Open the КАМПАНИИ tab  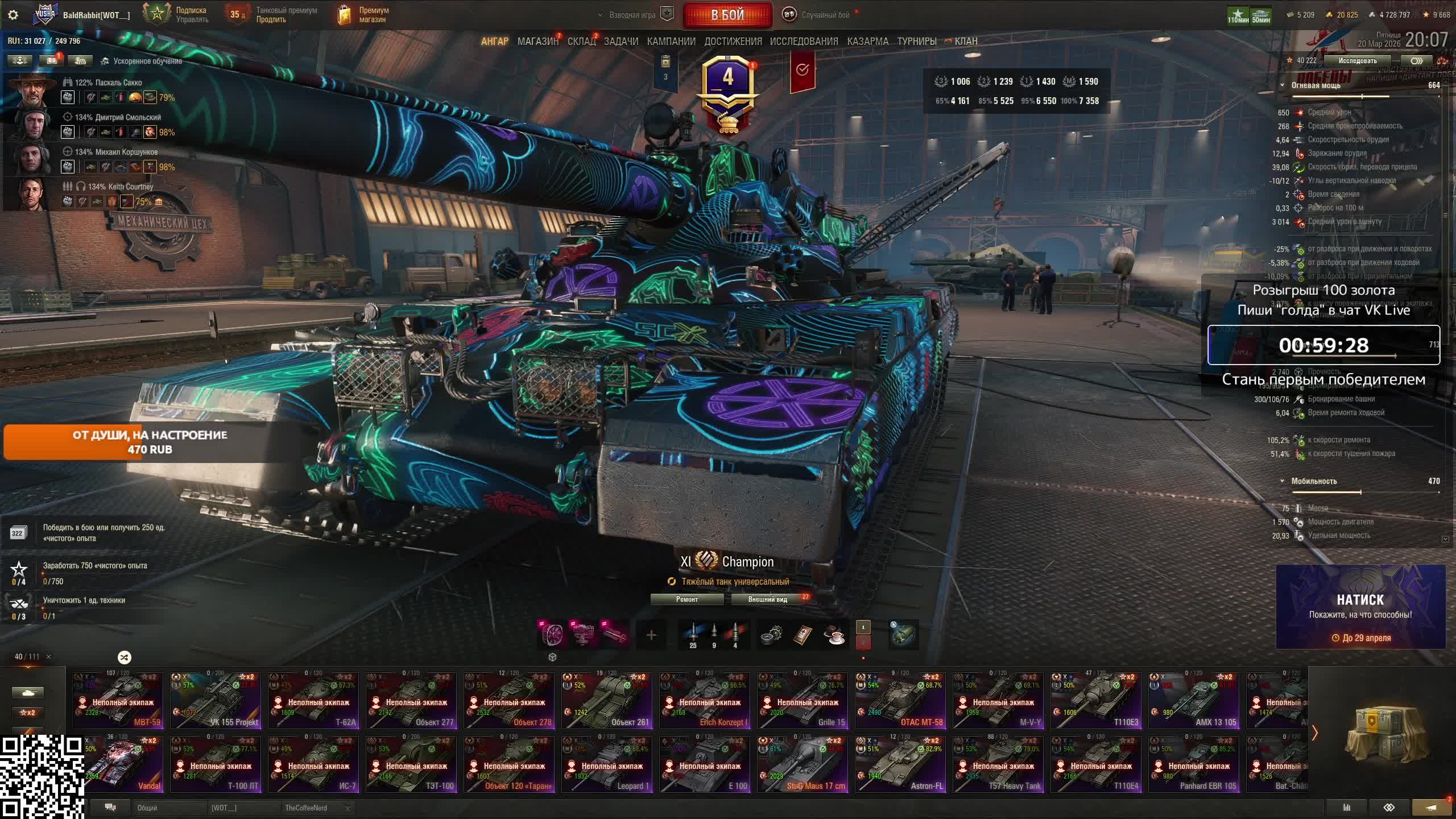(671, 42)
